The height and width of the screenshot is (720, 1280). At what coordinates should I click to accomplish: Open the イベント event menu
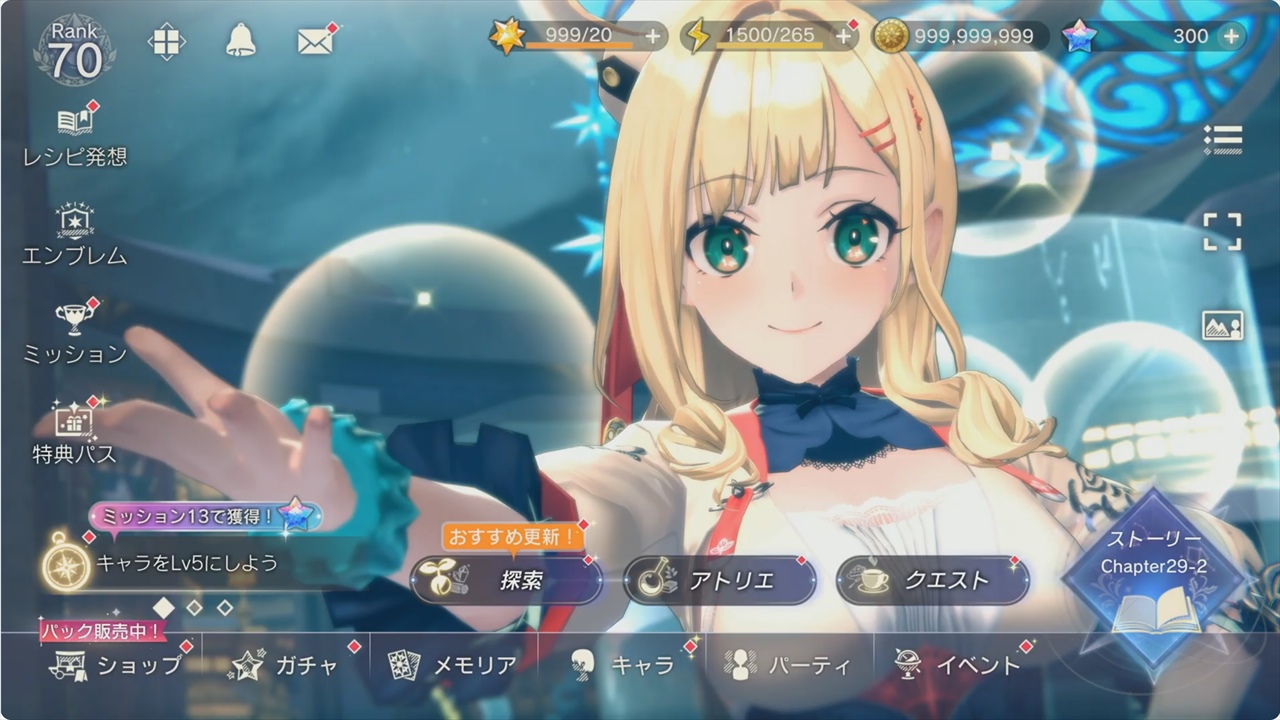(x=958, y=665)
